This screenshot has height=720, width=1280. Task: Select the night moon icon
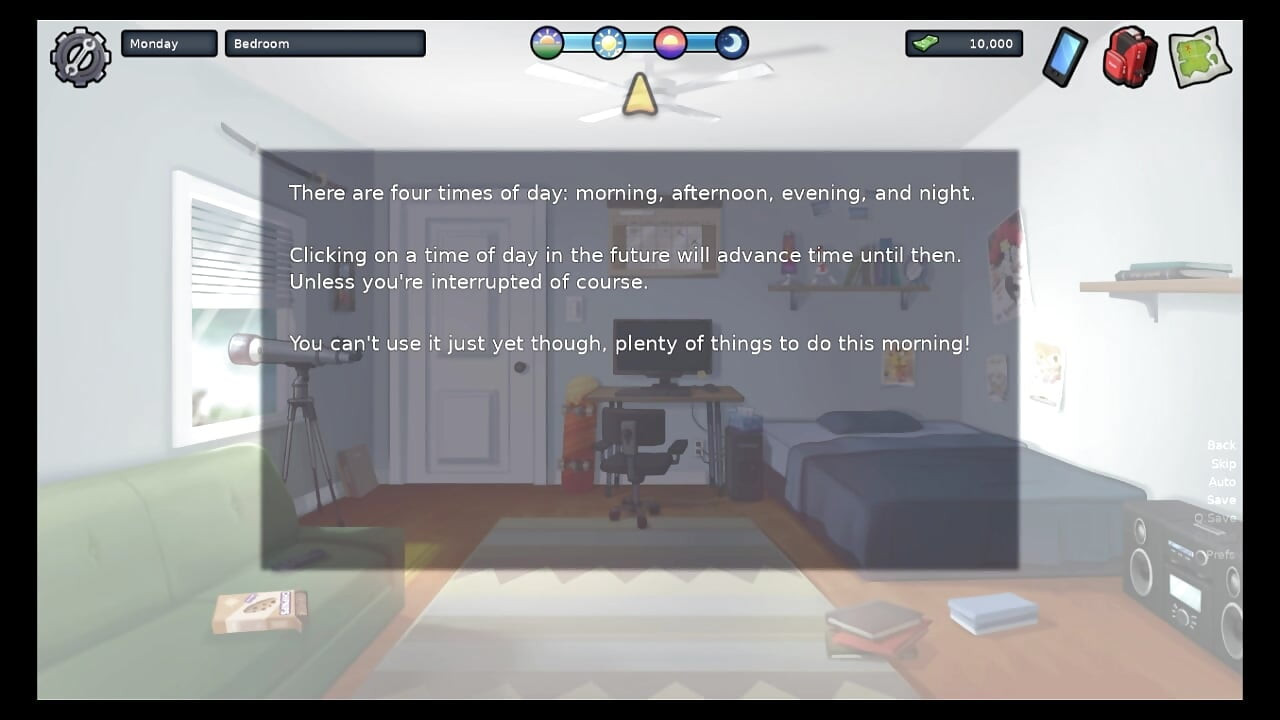[732, 44]
